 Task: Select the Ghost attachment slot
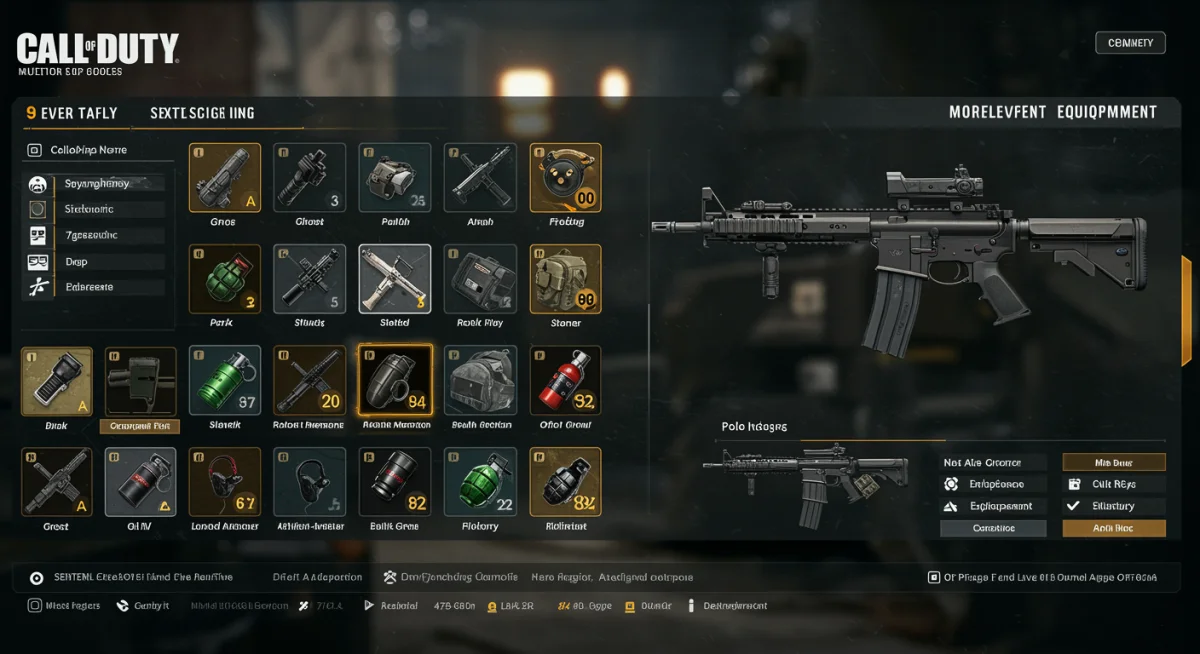310,178
